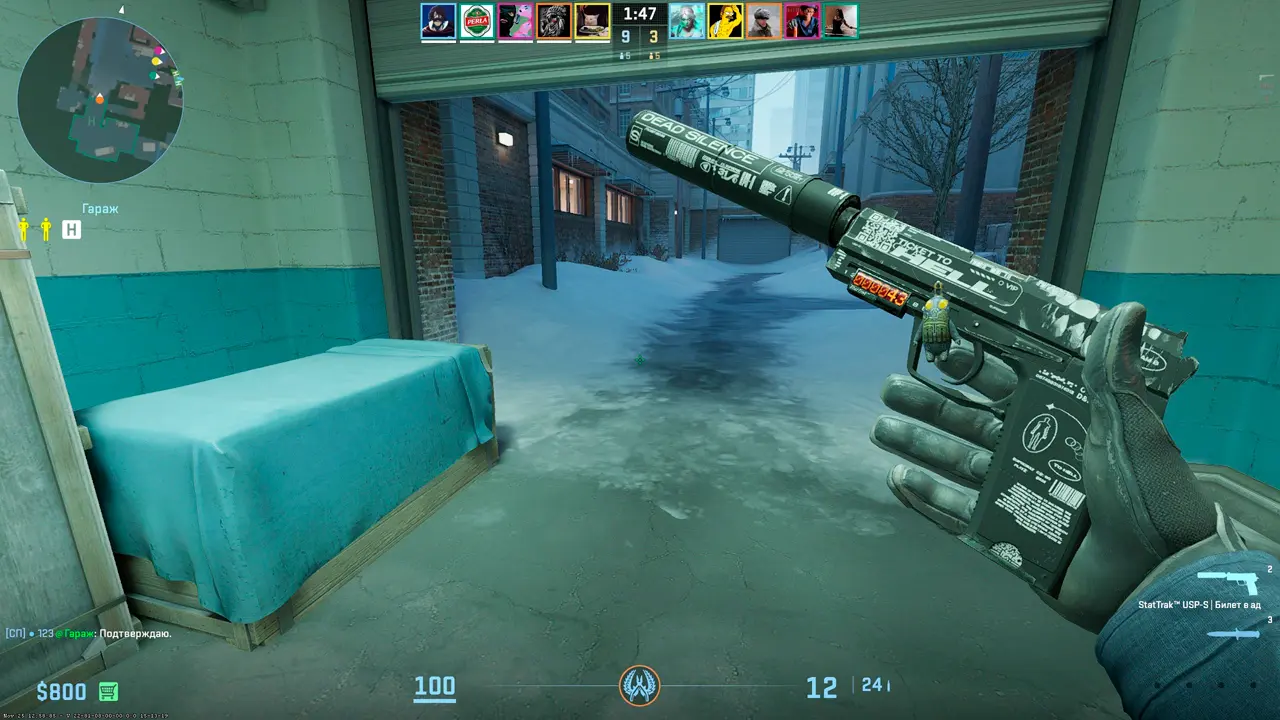Select the skull drawing avatar with orange border
1280x720 pixels.
pyautogui.click(x=554, y=21)
